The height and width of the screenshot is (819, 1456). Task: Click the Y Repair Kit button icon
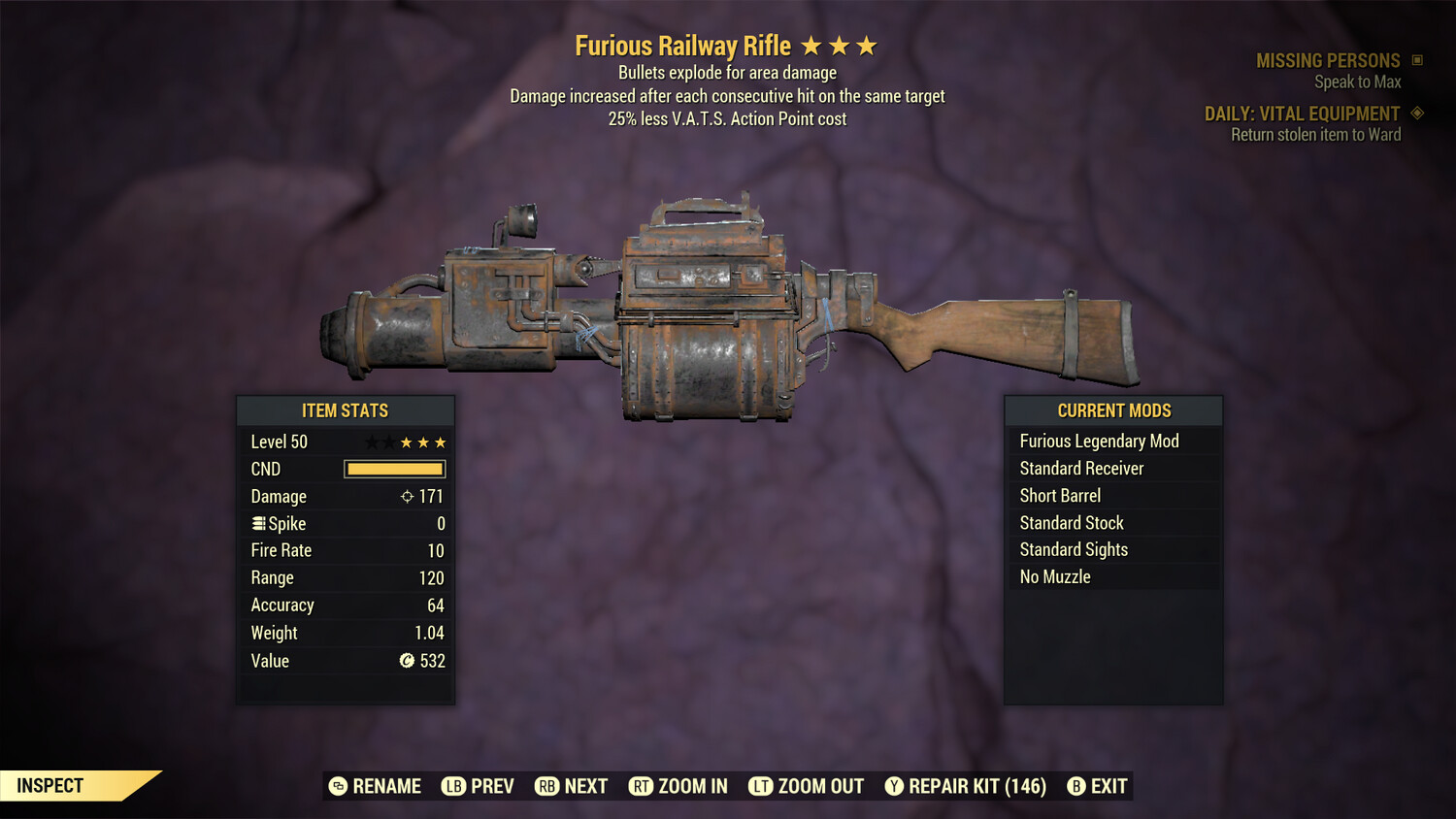(x=894, y=786)
